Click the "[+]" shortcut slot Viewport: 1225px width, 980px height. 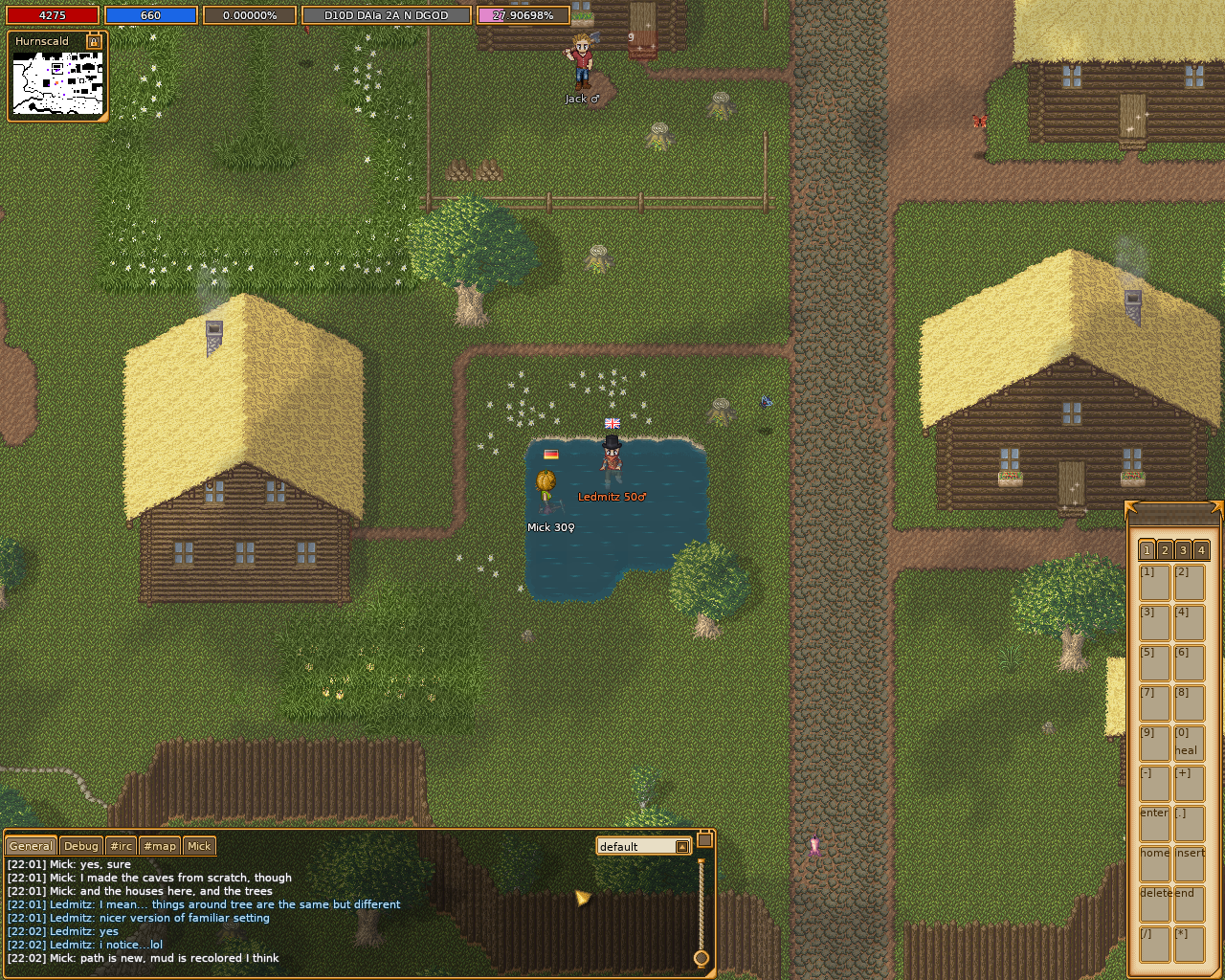point(1190,785)
